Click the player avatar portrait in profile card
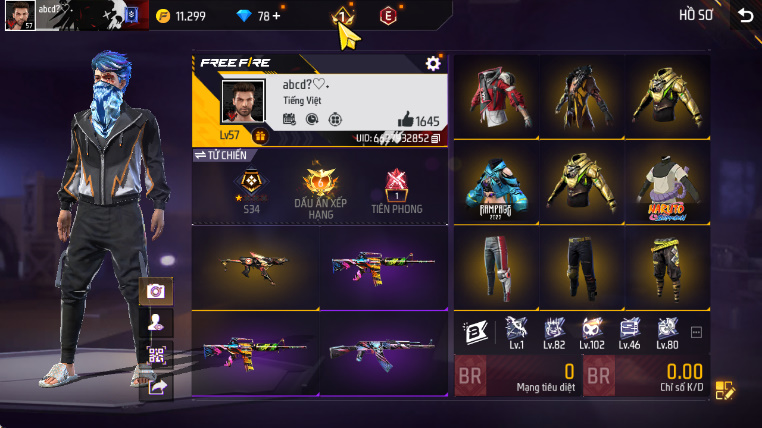The width and height of the screenshot is (762, 428). [x=241, y=101]
